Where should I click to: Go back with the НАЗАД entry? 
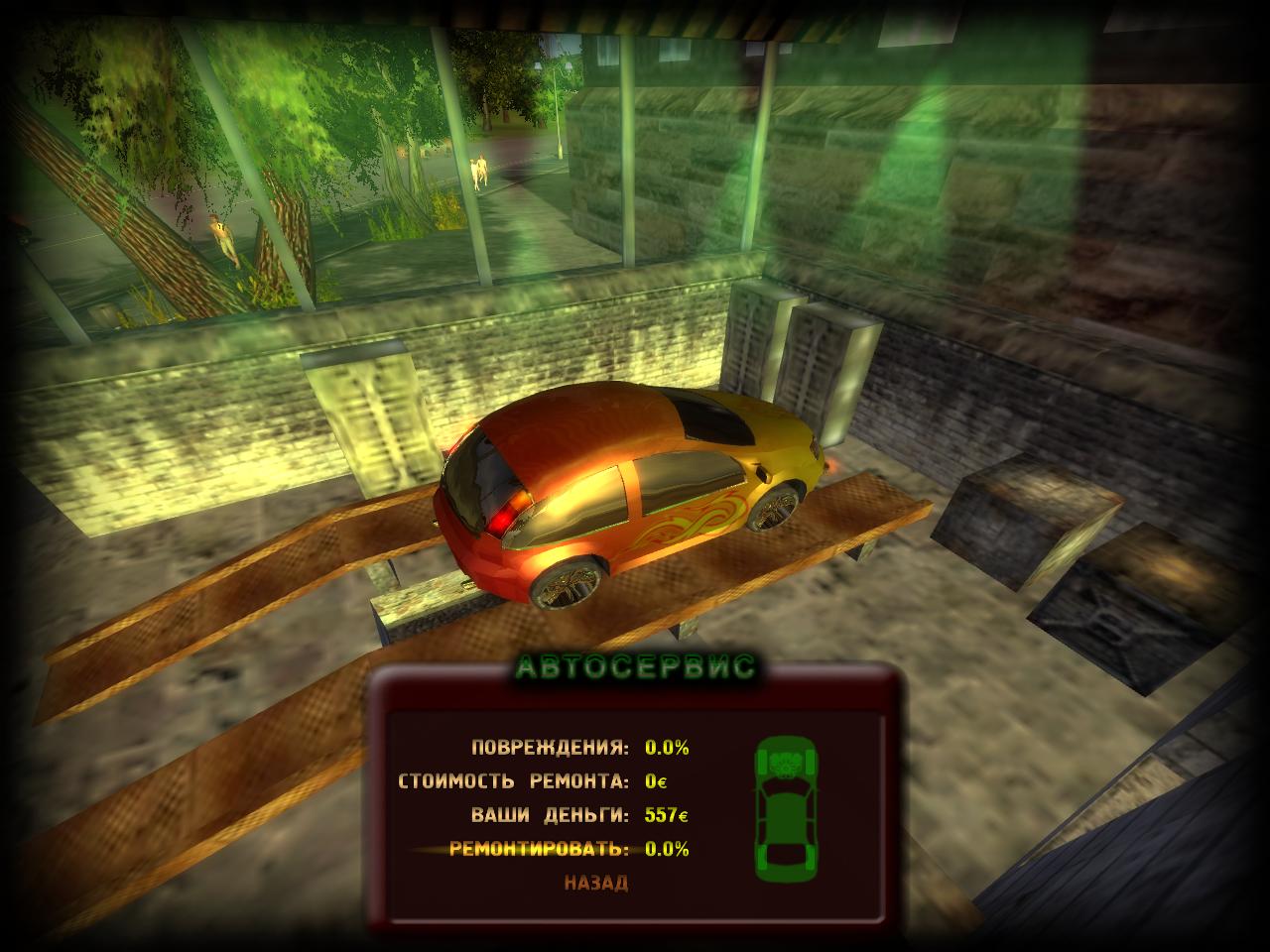click(595, 883)
